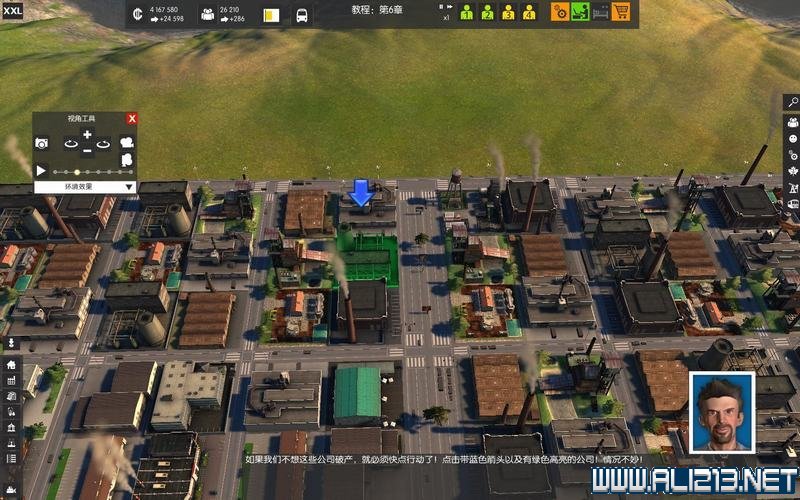800x500 pixels.
Task: Close the camera tools panel
Action: click(x=132, y=118)
